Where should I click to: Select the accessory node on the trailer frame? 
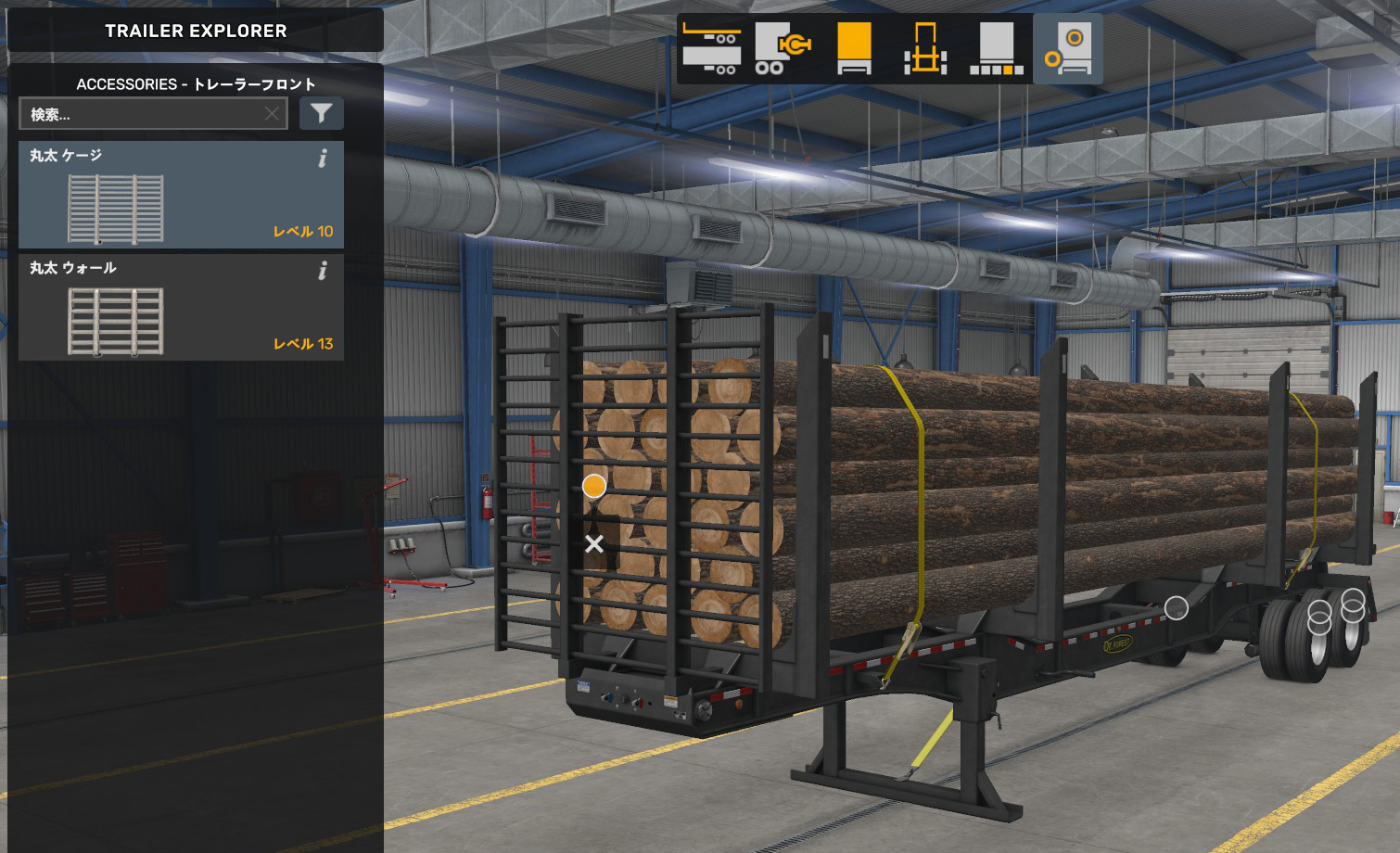[1176, 608]
